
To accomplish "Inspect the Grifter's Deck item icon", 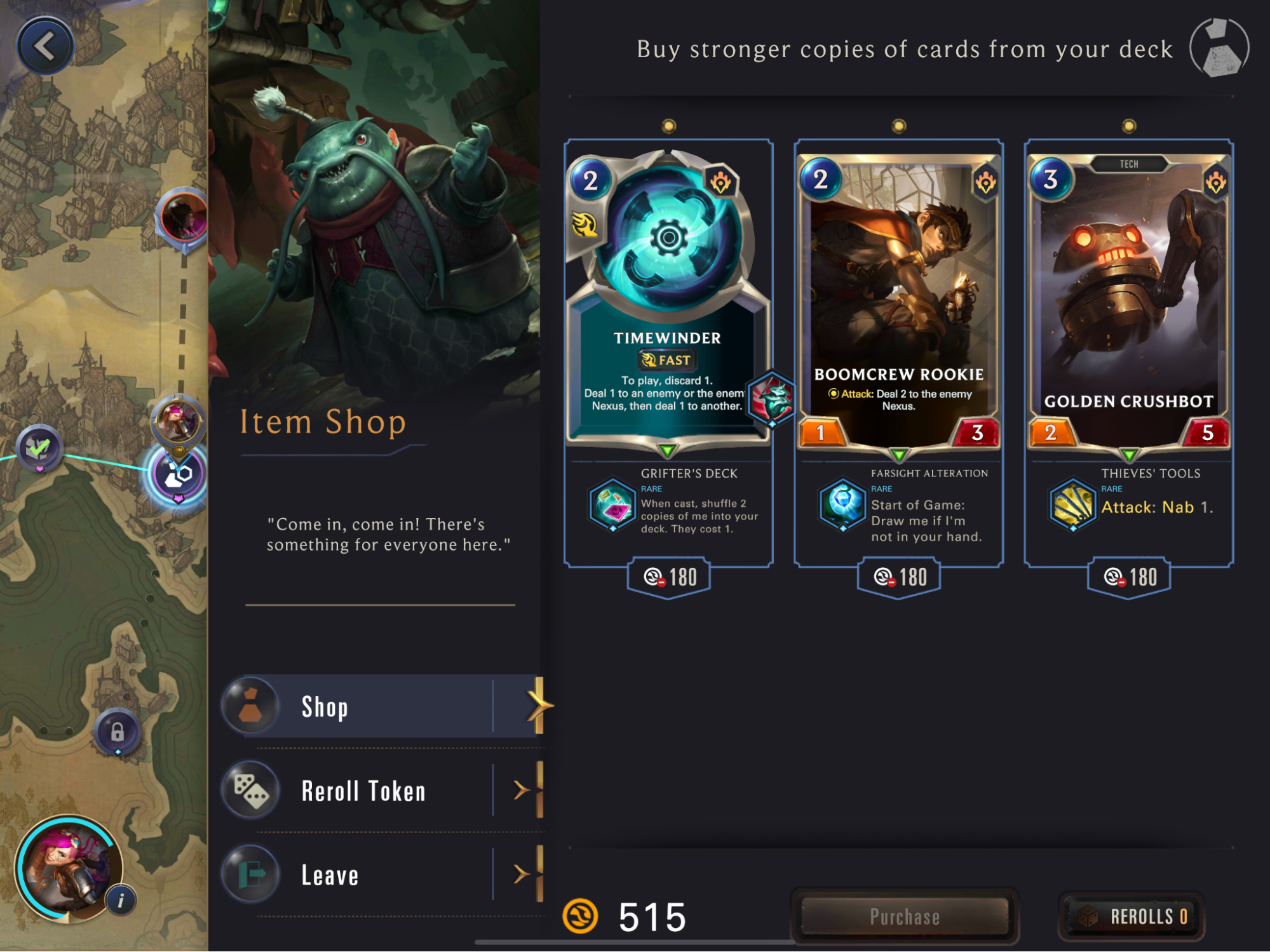I will 612,506.
